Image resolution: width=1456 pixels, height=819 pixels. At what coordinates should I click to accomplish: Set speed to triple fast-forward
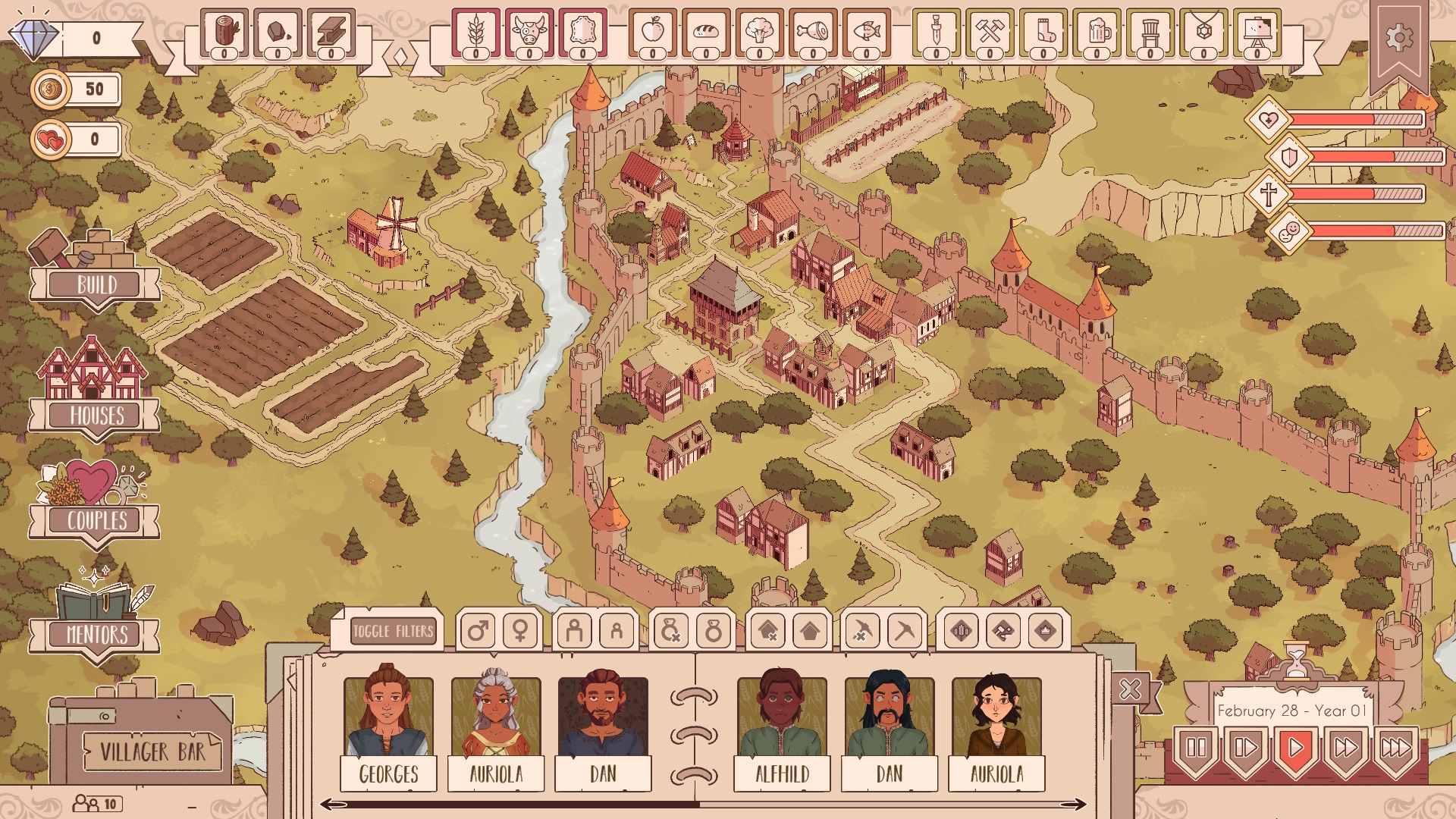(1395, 748)
